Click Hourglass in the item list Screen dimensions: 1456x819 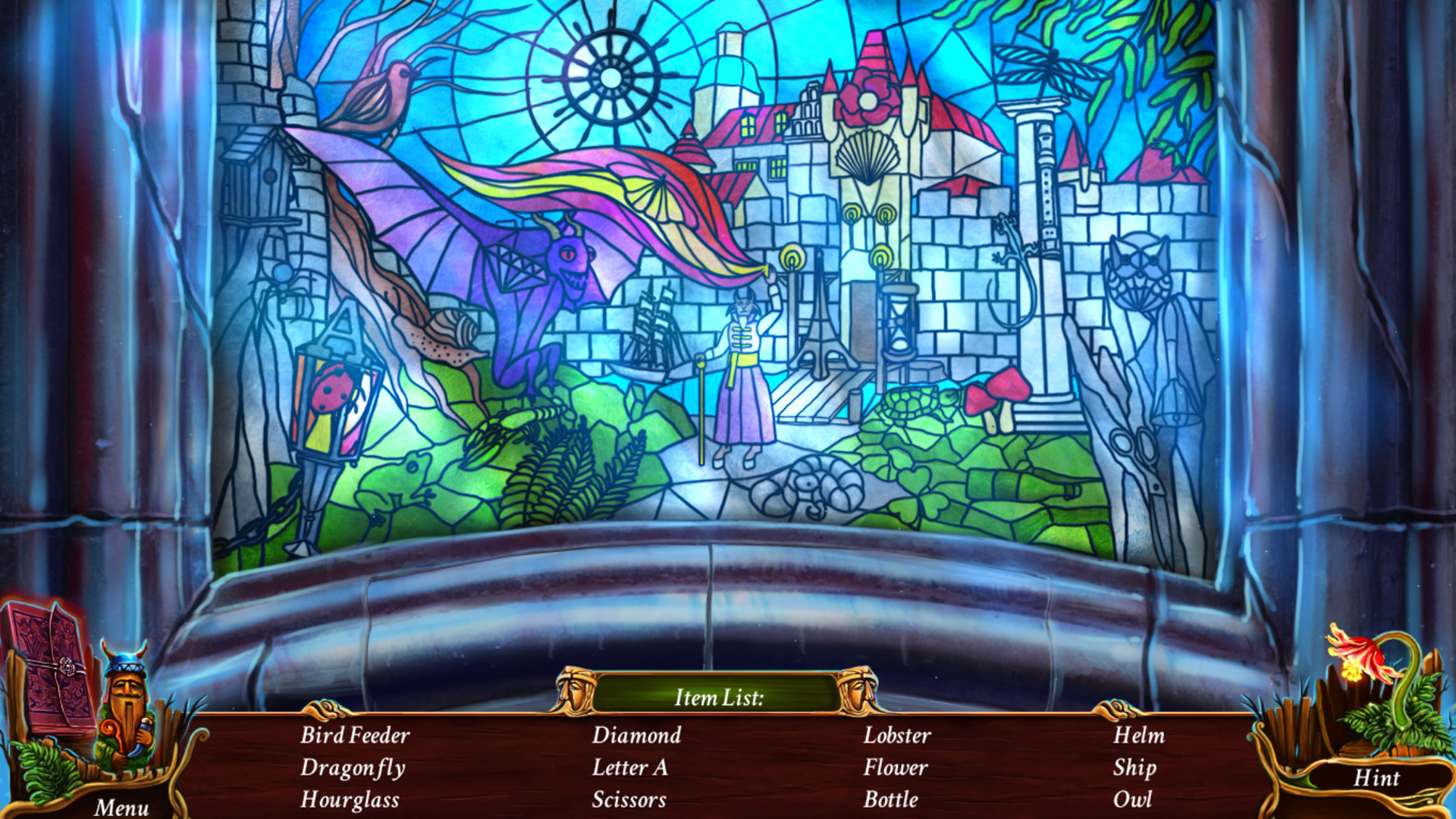351,799
